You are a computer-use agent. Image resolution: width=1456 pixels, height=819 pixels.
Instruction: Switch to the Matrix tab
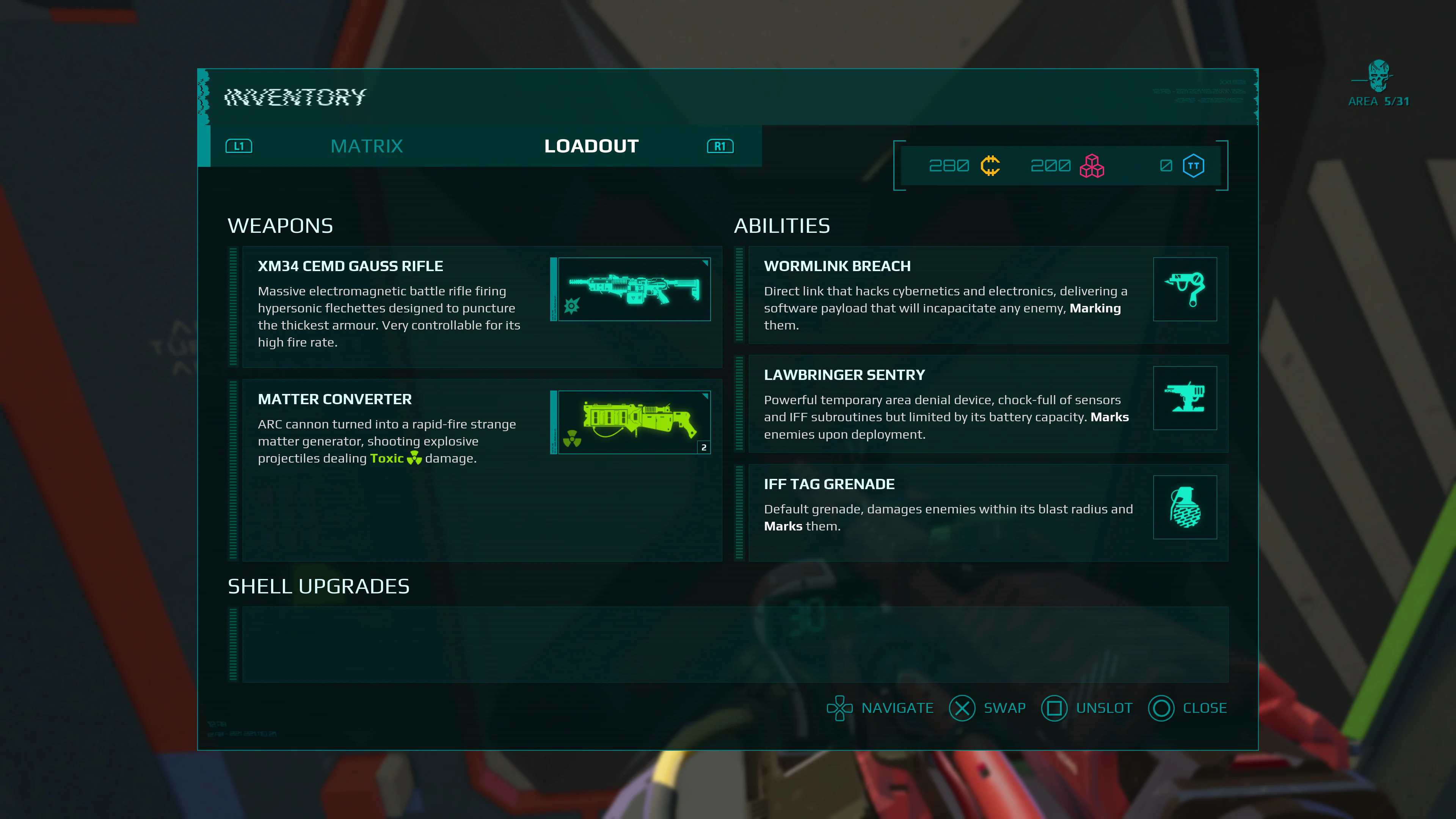point(367,146)
